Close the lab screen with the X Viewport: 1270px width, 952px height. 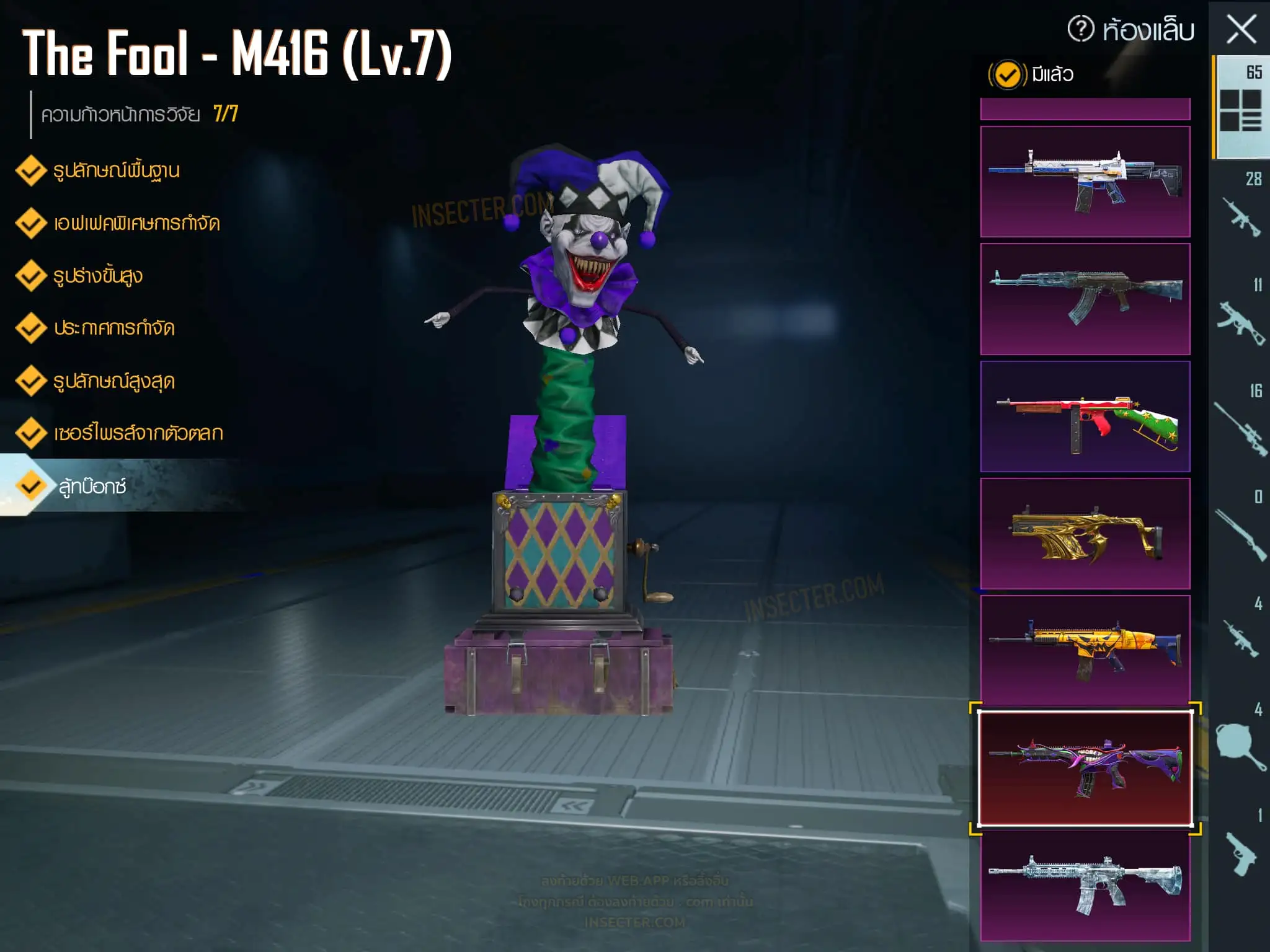coord(1241,30)
